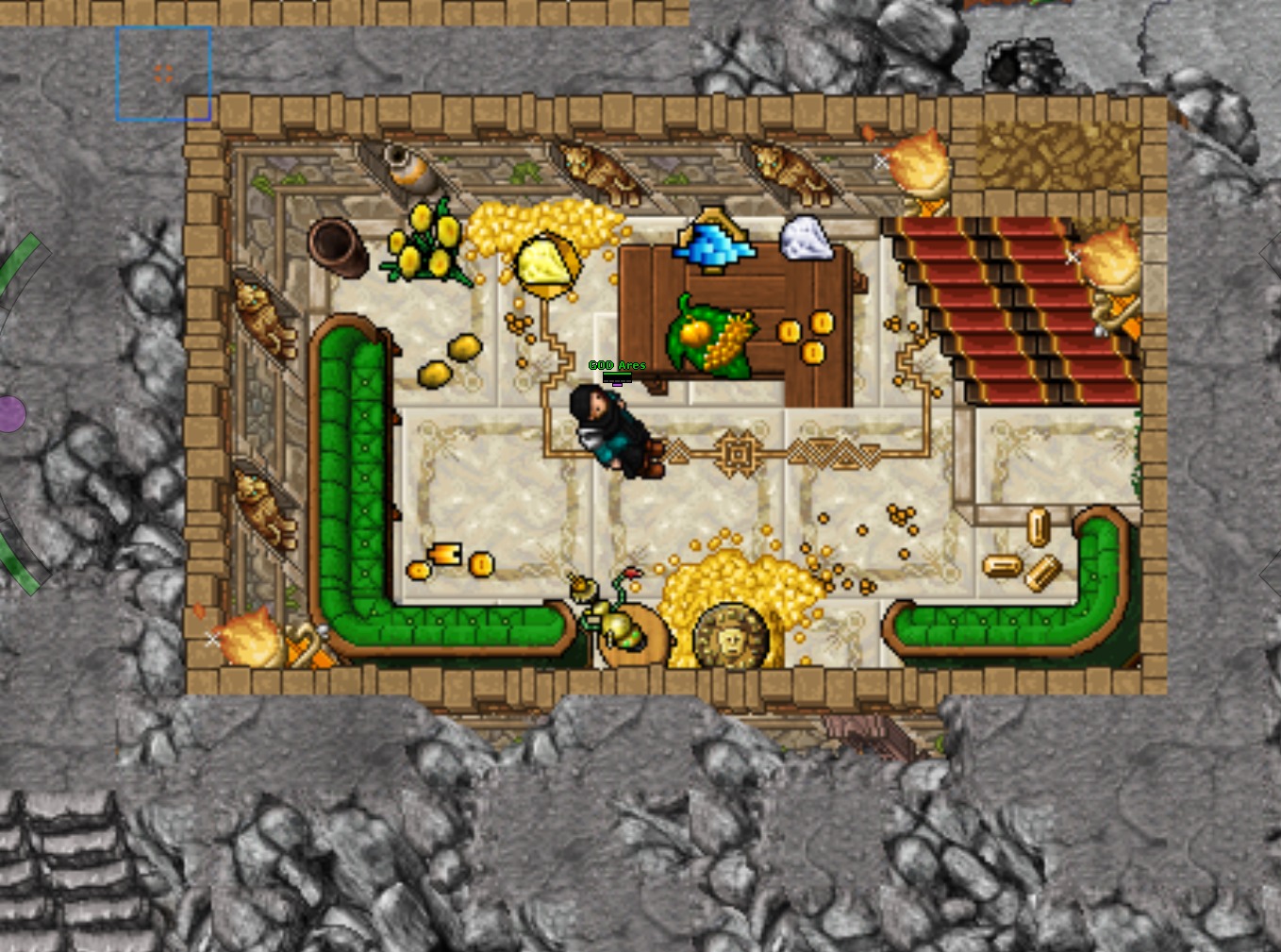Click the purple orb on the left arc
1281x952 pixels.
tap(10, 414)
